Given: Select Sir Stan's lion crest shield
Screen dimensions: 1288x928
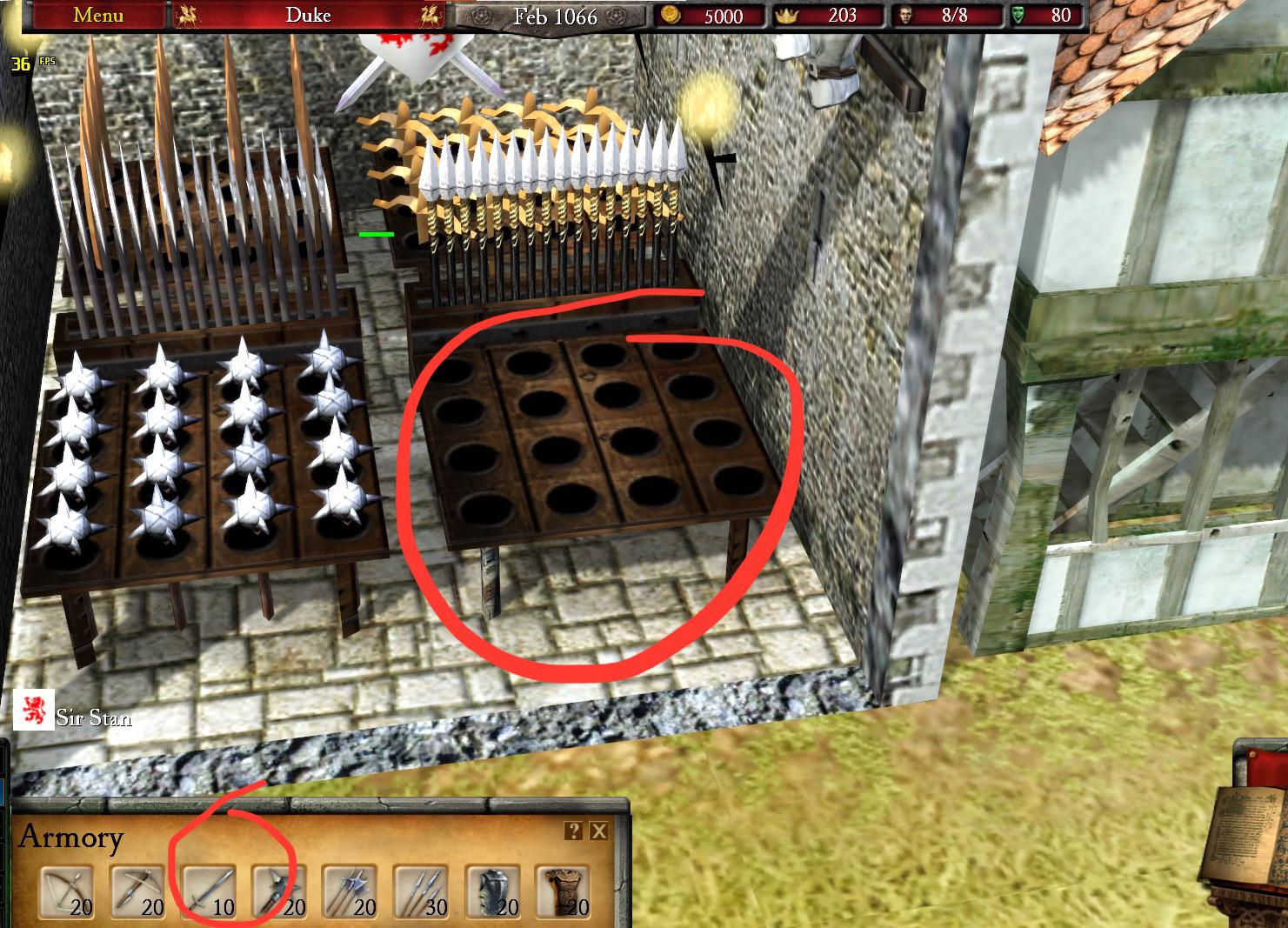Looking at the screenshot, I should 32,711.
